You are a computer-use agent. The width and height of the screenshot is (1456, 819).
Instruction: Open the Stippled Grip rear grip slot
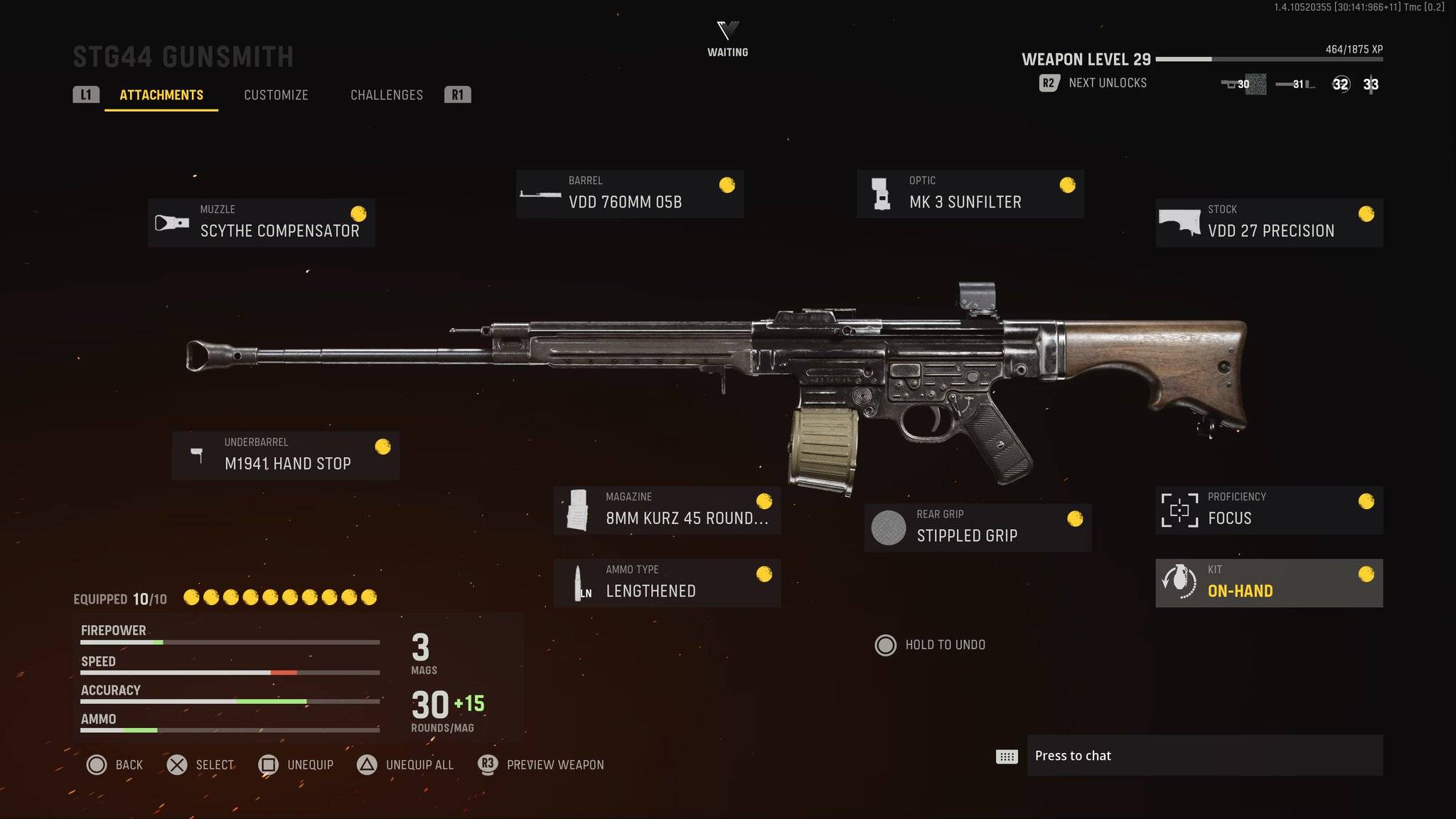(979, 527)
